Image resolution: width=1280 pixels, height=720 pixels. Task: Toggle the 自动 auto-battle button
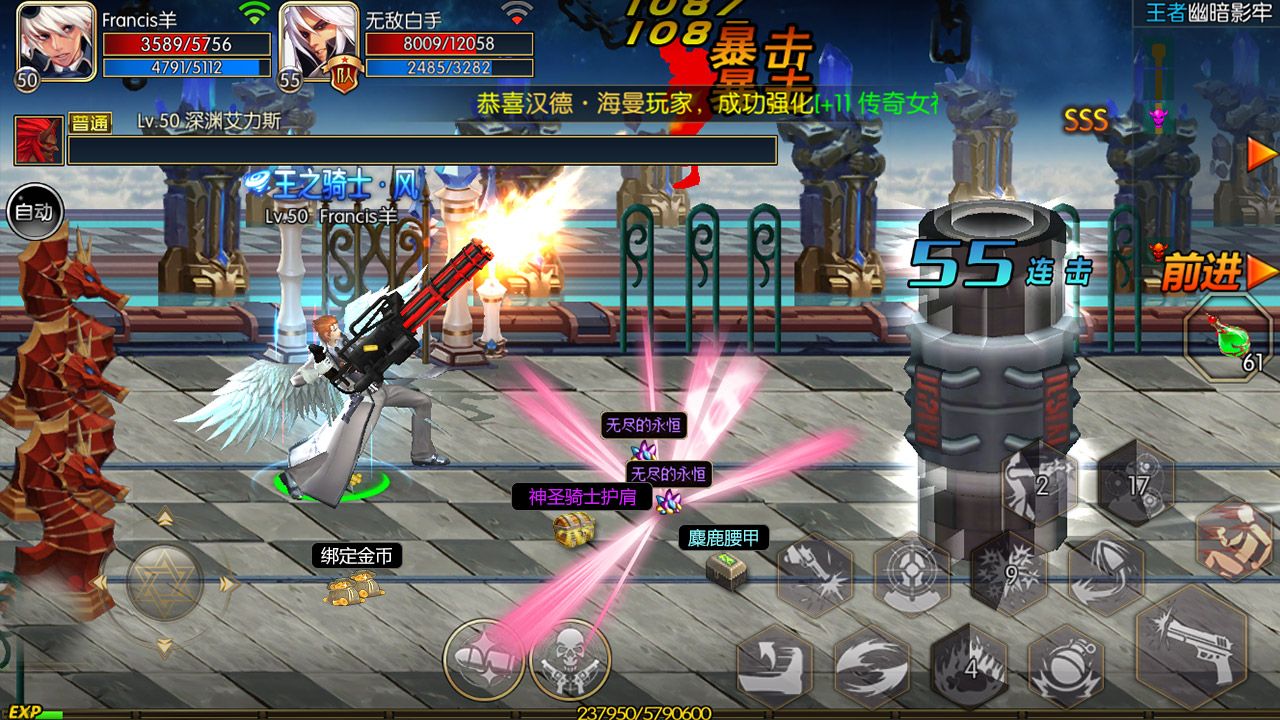36,212
